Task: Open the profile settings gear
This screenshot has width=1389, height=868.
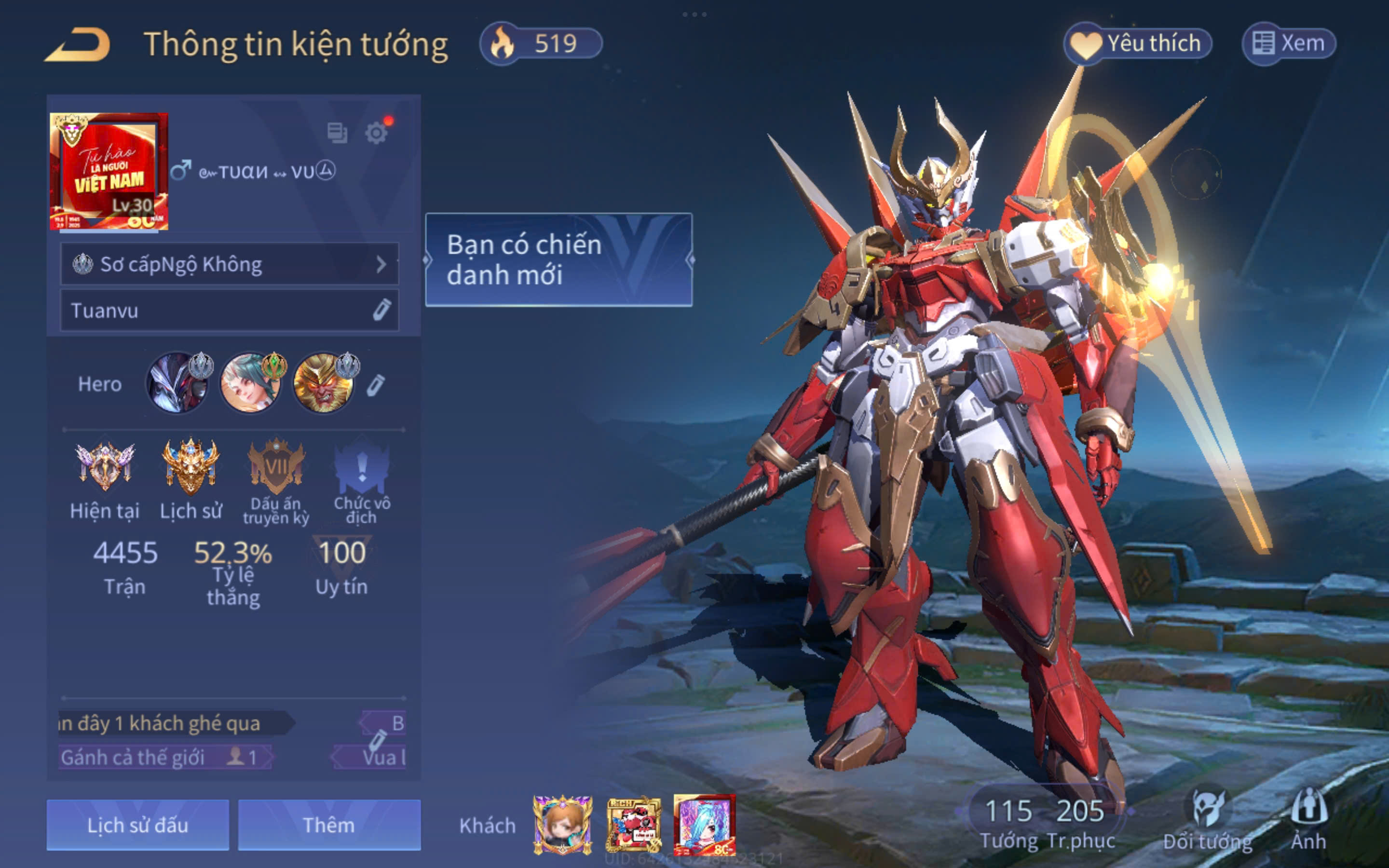Action: tap(377, 133)
